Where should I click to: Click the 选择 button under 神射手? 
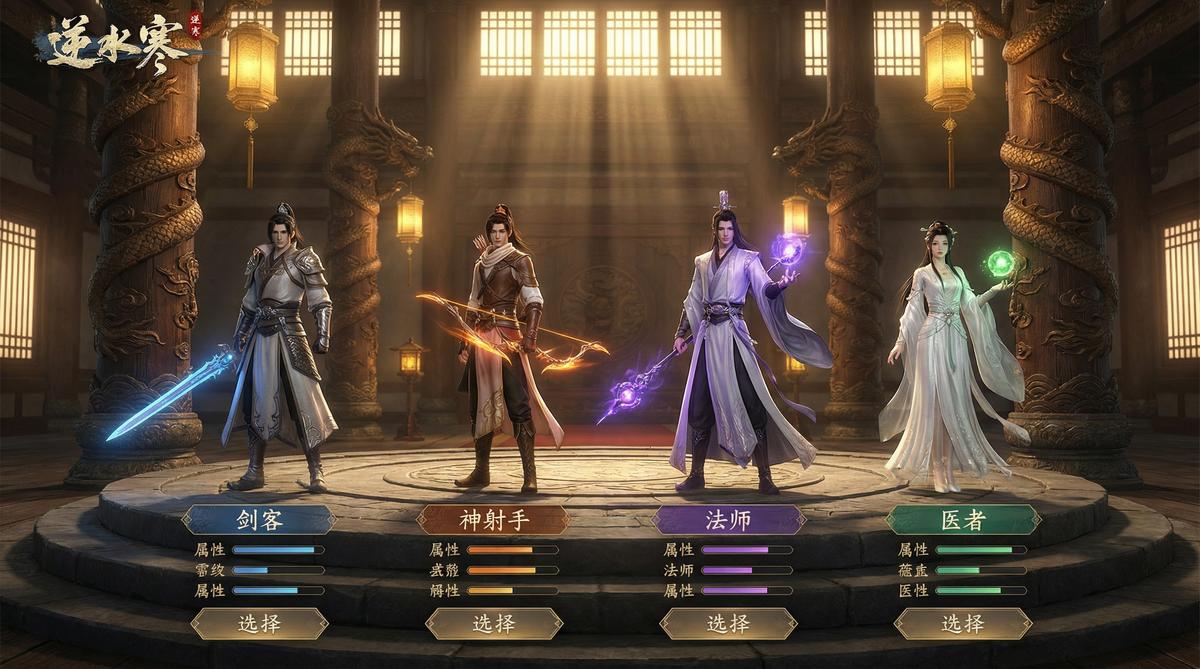[x=493, y=624]
